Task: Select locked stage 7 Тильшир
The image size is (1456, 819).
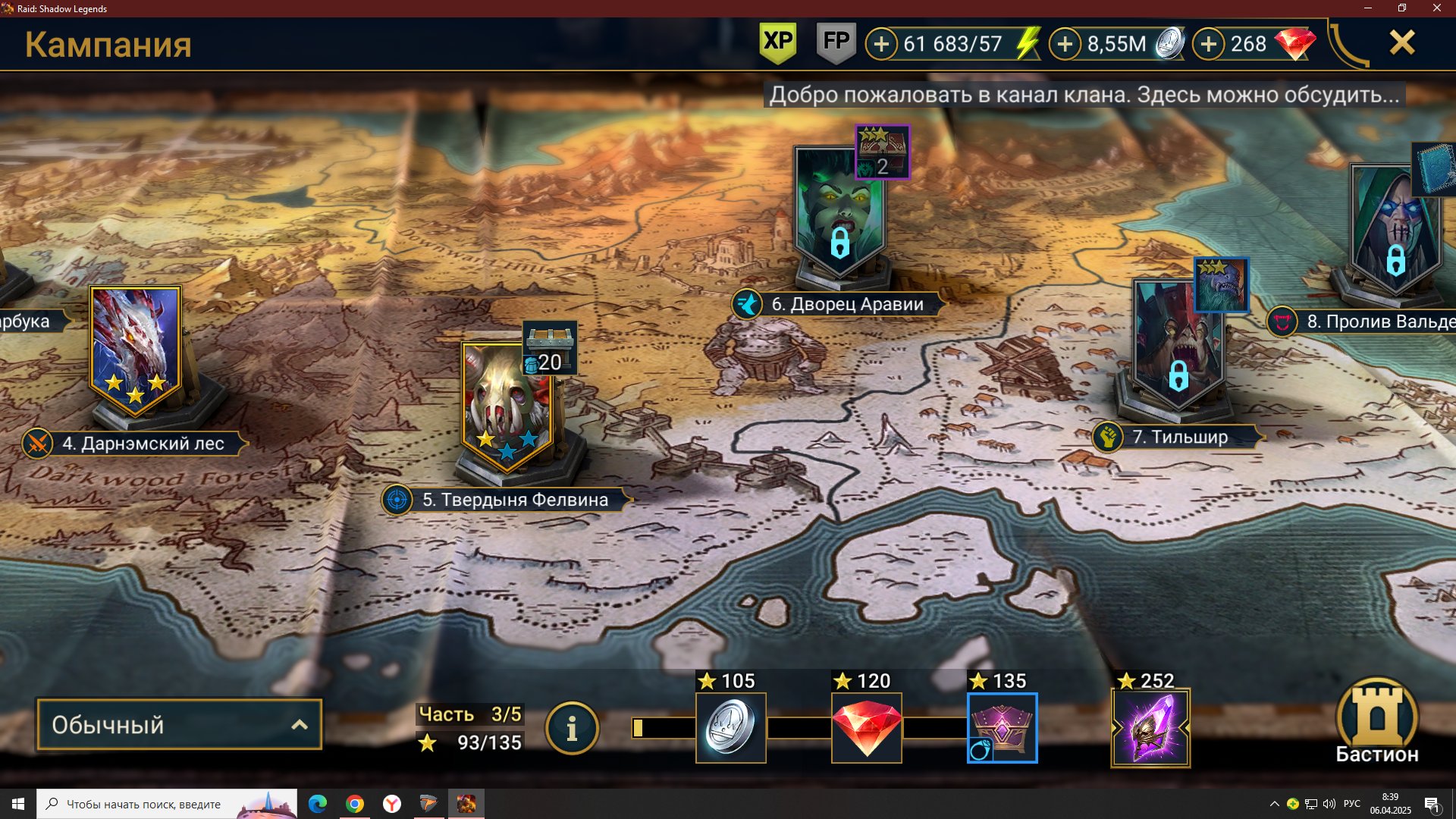Action: (x=1177, y=345)
